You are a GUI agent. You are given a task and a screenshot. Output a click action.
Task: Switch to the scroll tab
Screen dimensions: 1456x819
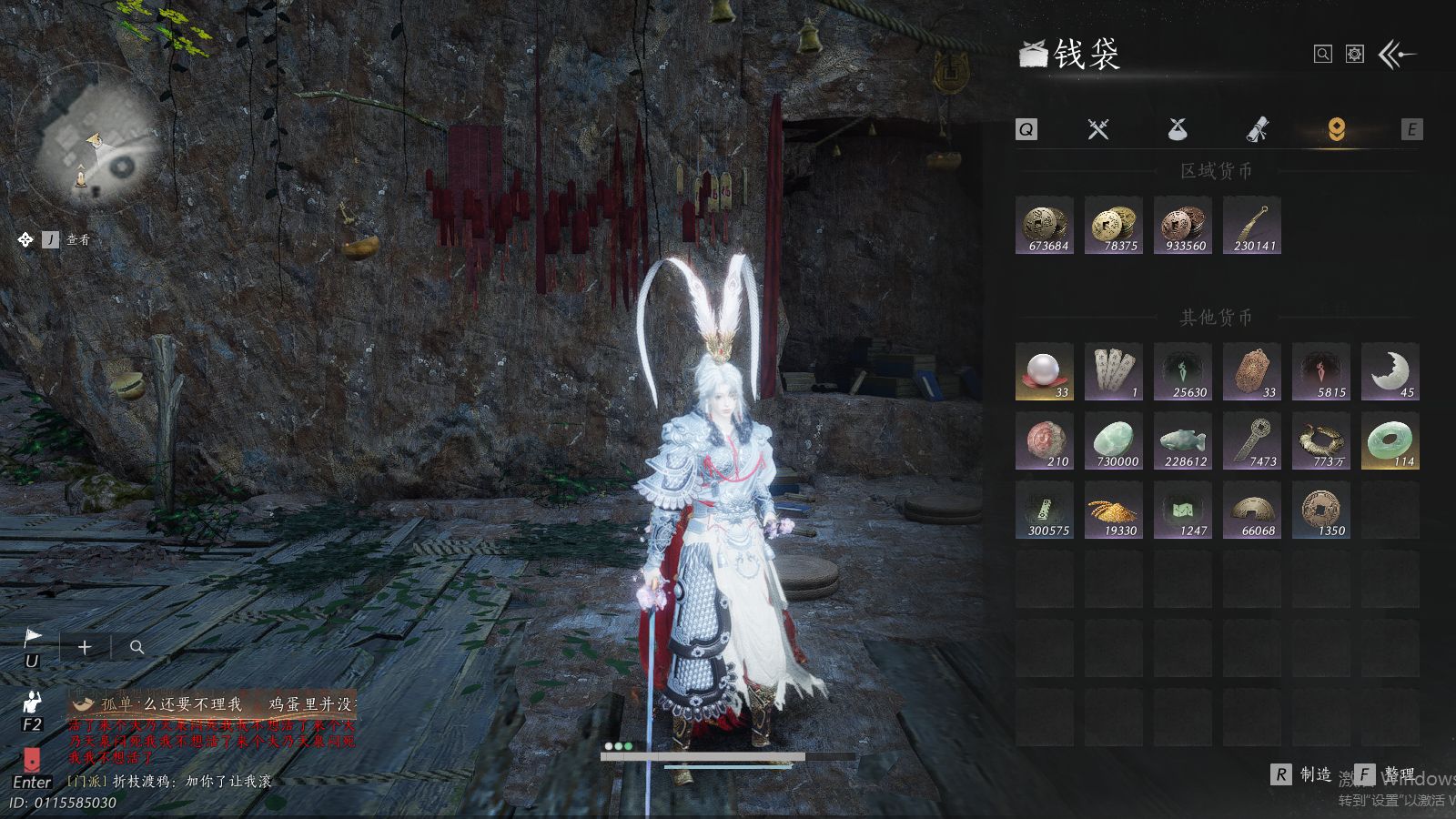pyautogui.click(x=1257, y=129)
